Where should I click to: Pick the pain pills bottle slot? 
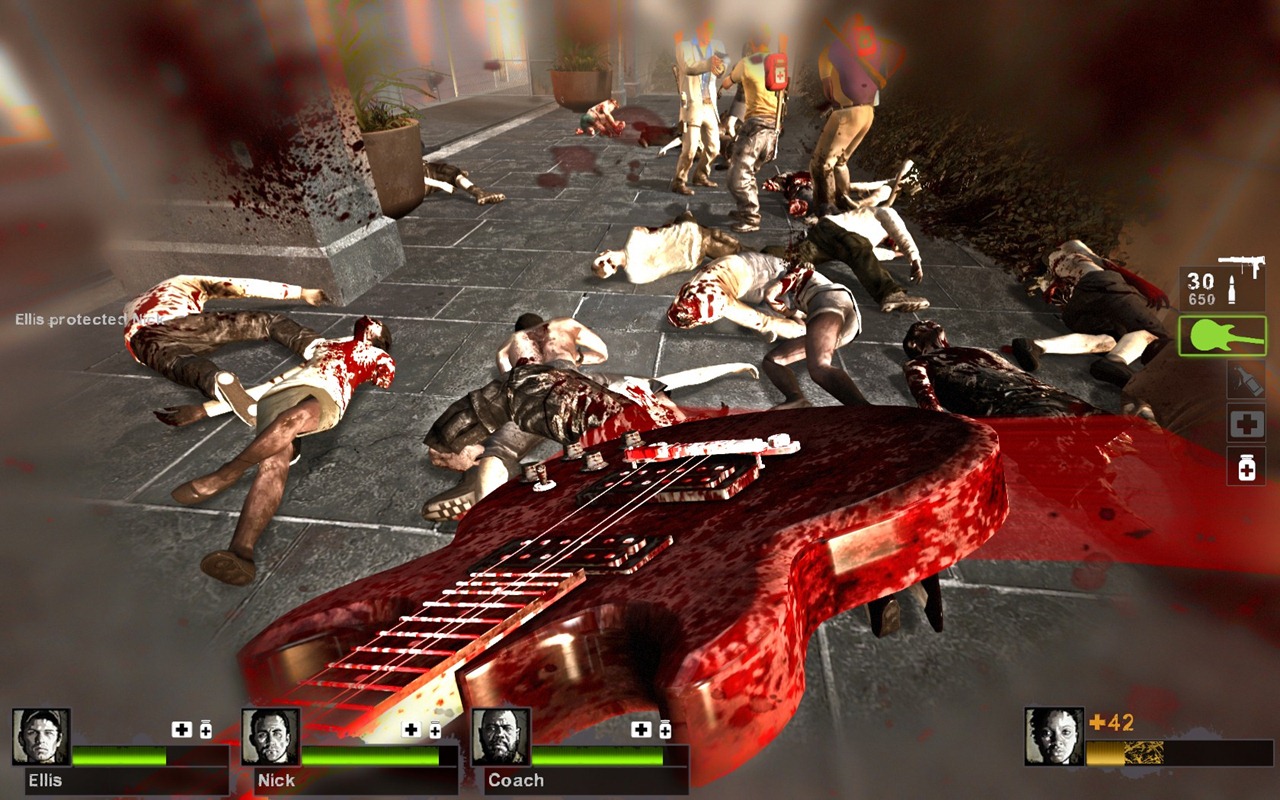[x=1246, y=466]
